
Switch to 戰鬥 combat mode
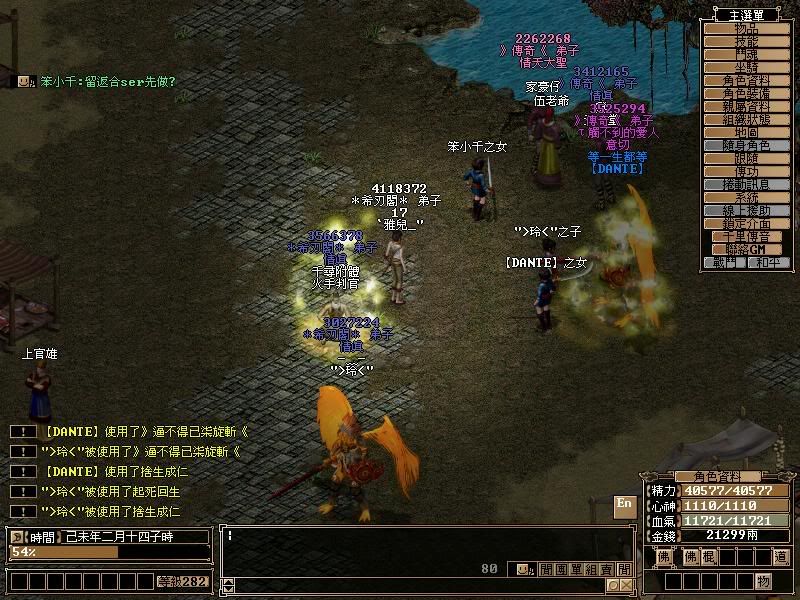pyautogui.click(x=725, y=262)
